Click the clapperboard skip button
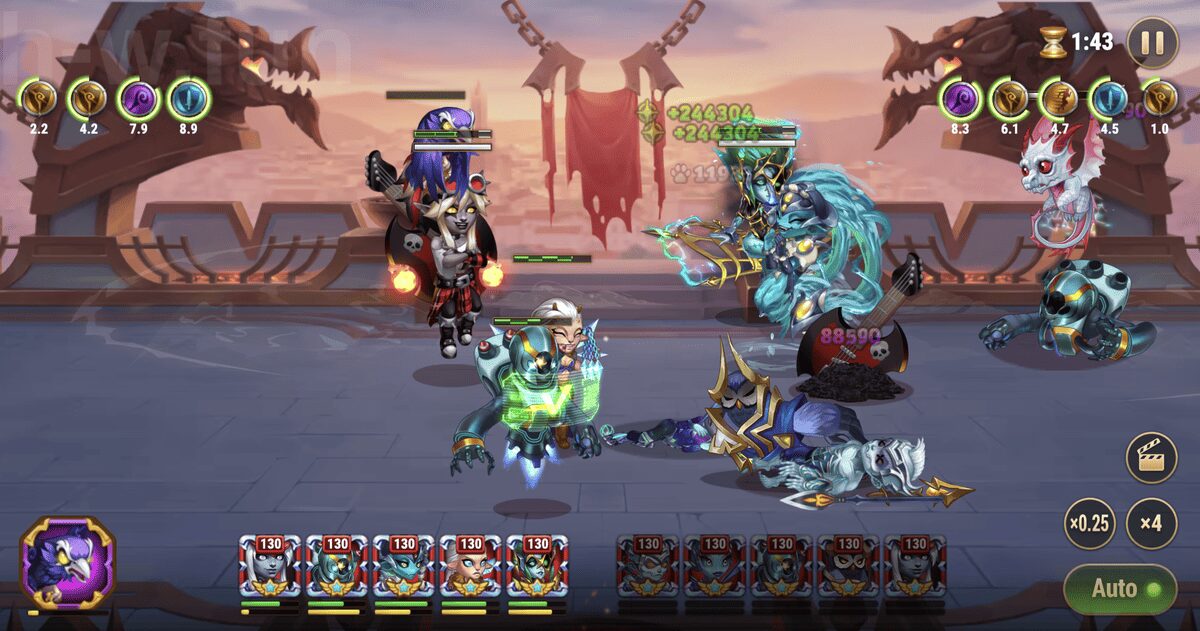This screenshot has width=1200, height=631. [1151, 459]
